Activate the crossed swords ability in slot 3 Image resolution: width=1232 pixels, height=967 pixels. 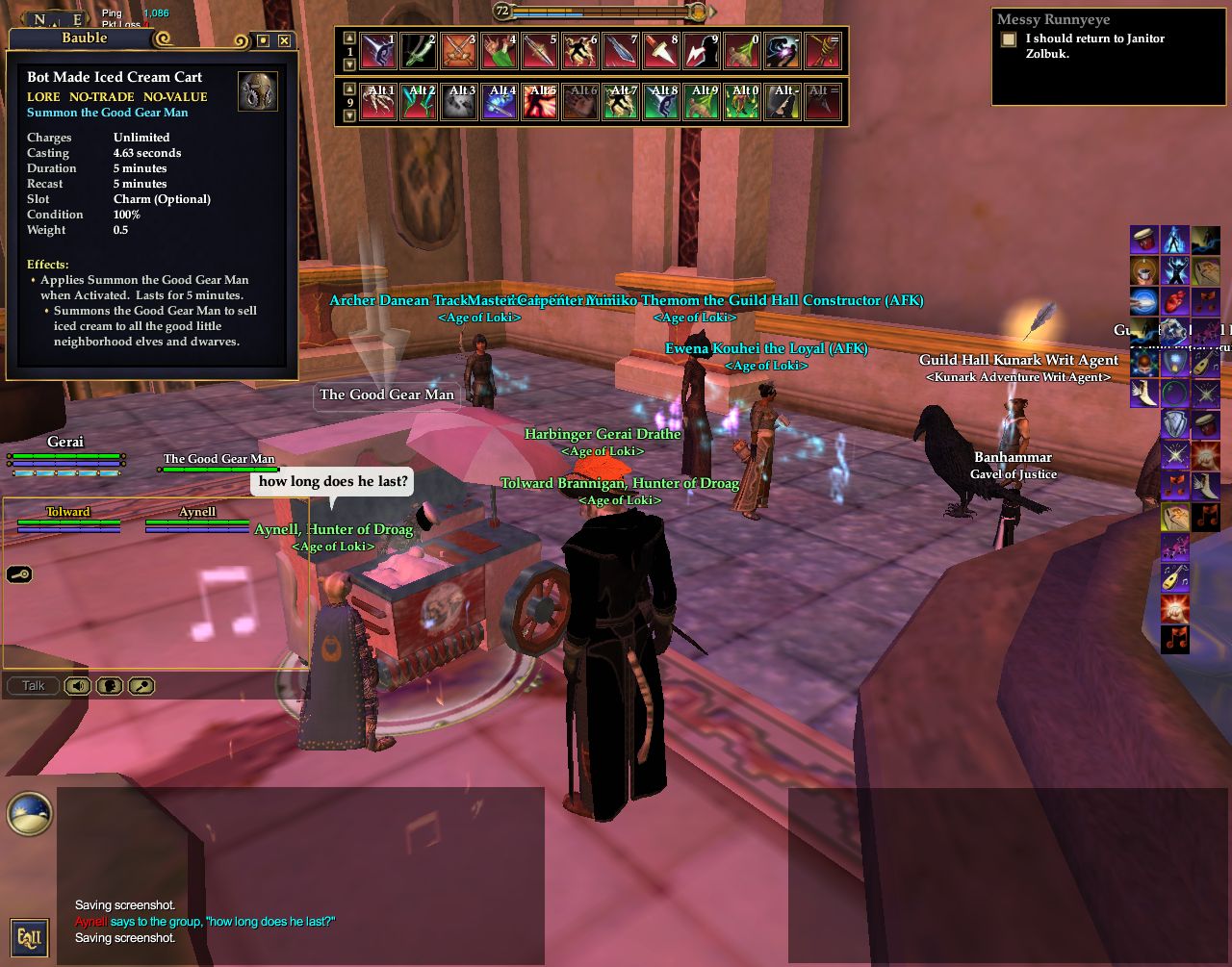(x=459, y=51)
